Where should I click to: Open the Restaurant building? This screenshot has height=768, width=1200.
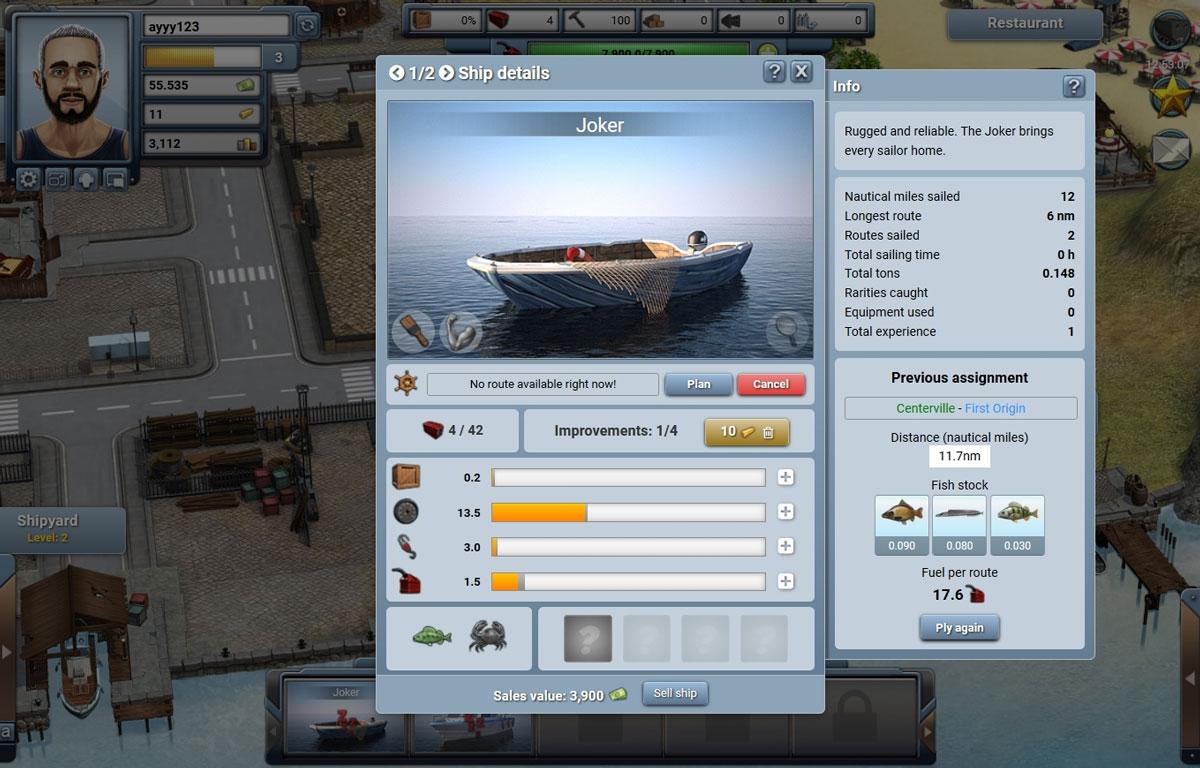[1025, 23]
